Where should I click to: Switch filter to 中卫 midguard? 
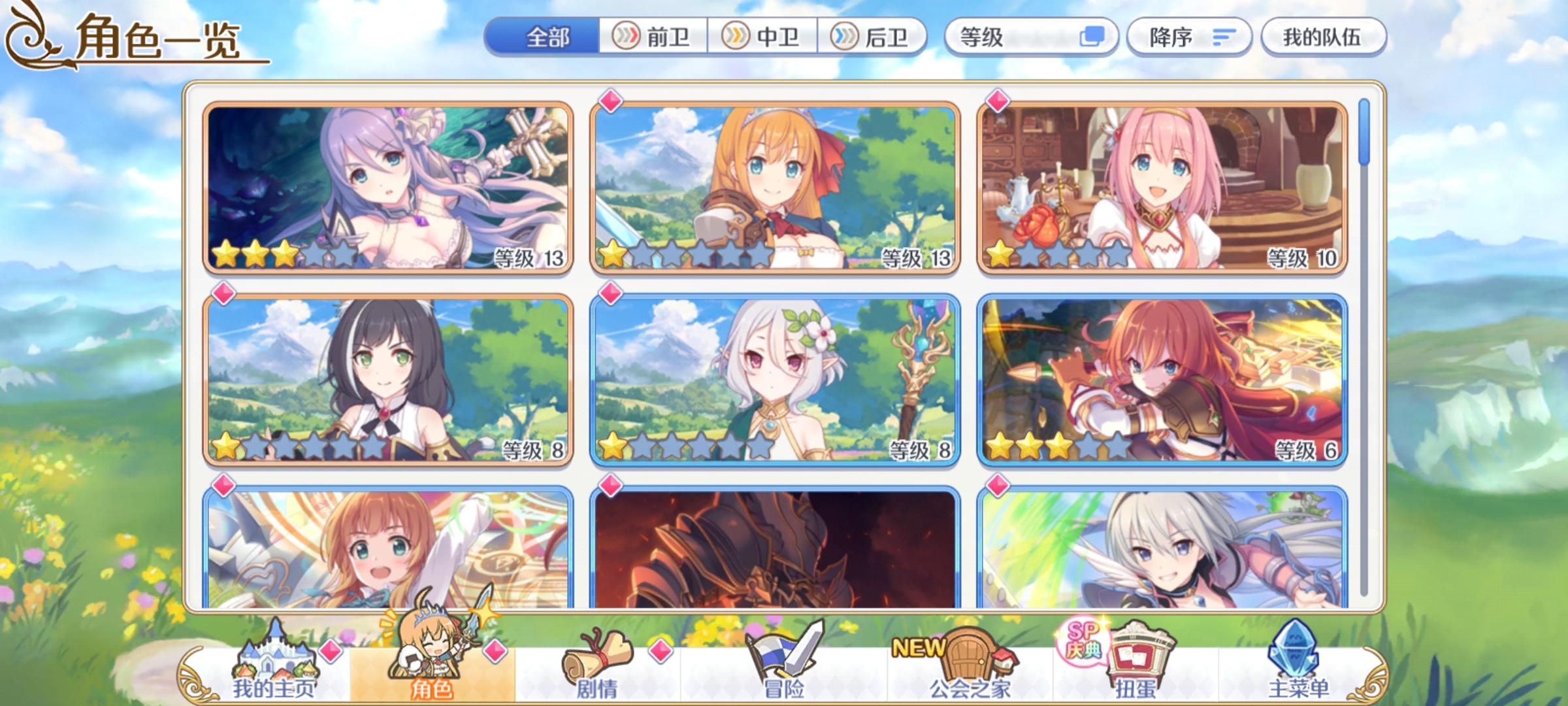pos(764,38)
